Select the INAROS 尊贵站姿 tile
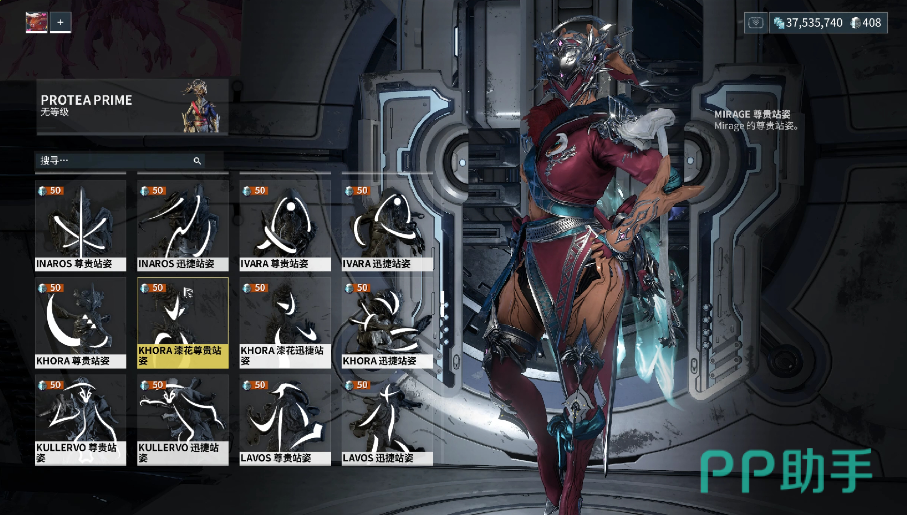The width and height of the screenshot is (907, 515). [80, 226]
